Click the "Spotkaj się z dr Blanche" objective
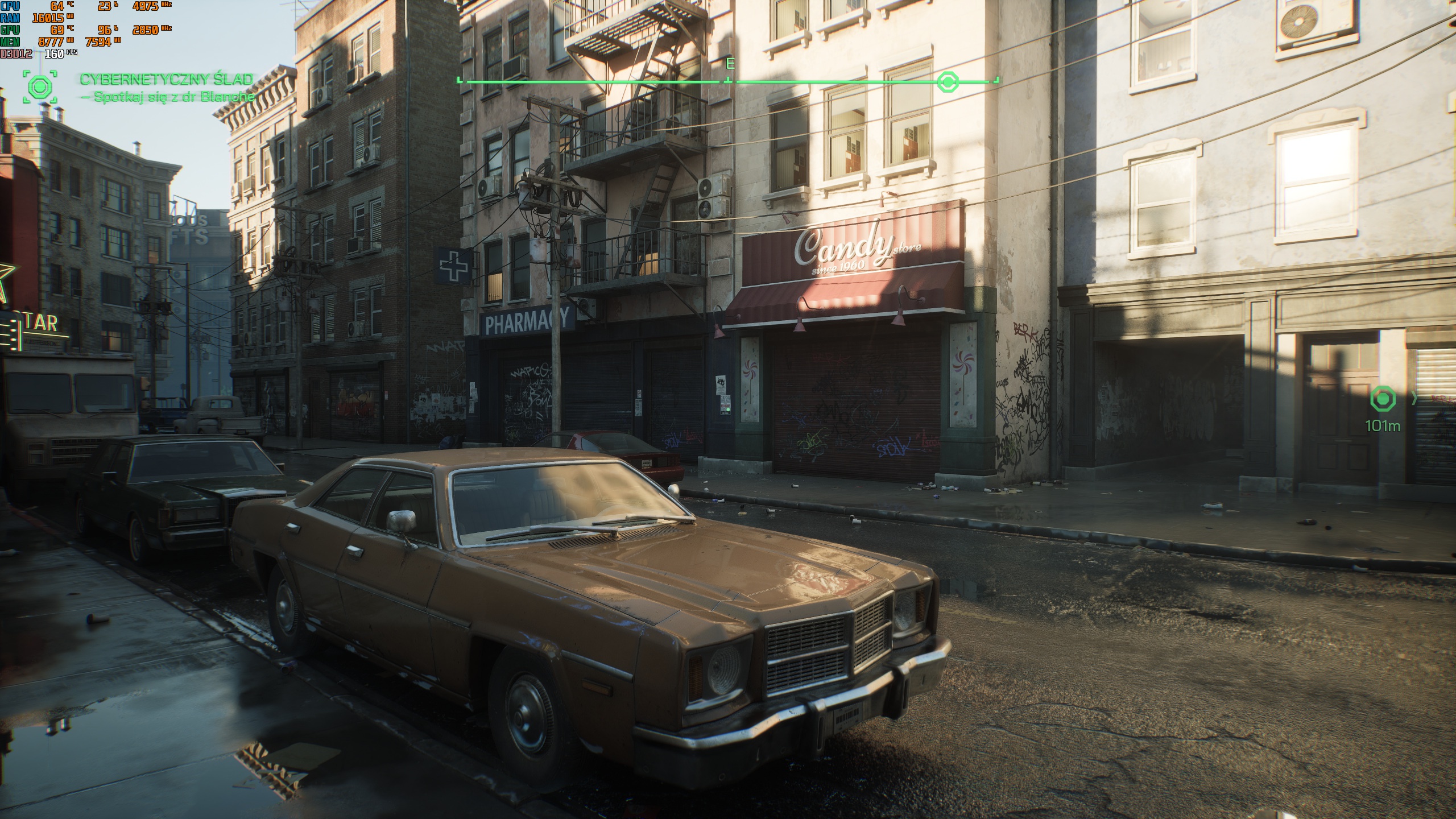 pos(168,97)
